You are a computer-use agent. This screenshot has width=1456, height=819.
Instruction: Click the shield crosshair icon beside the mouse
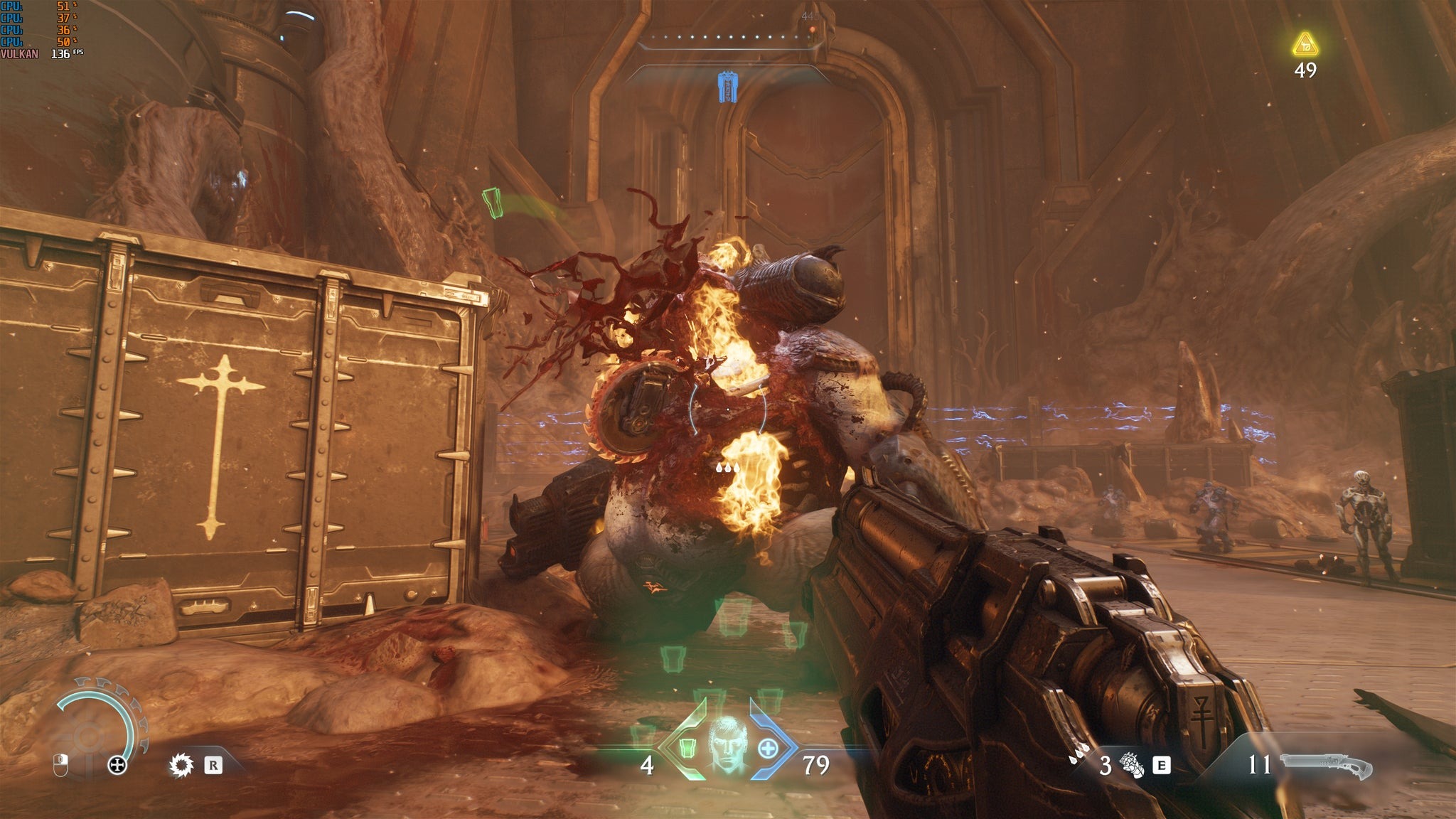coord(117,766)
